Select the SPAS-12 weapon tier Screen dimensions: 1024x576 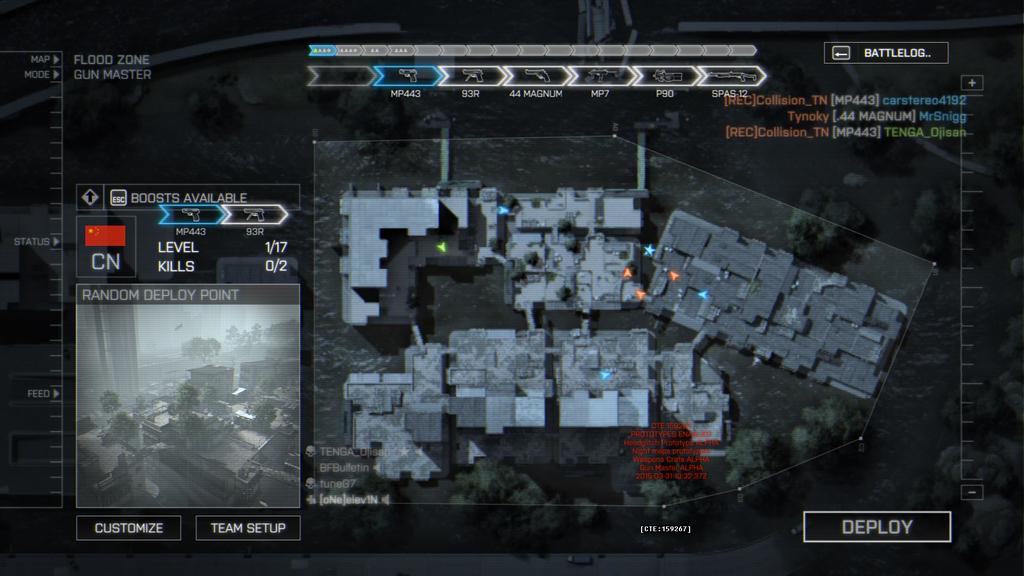click(730, 76)
